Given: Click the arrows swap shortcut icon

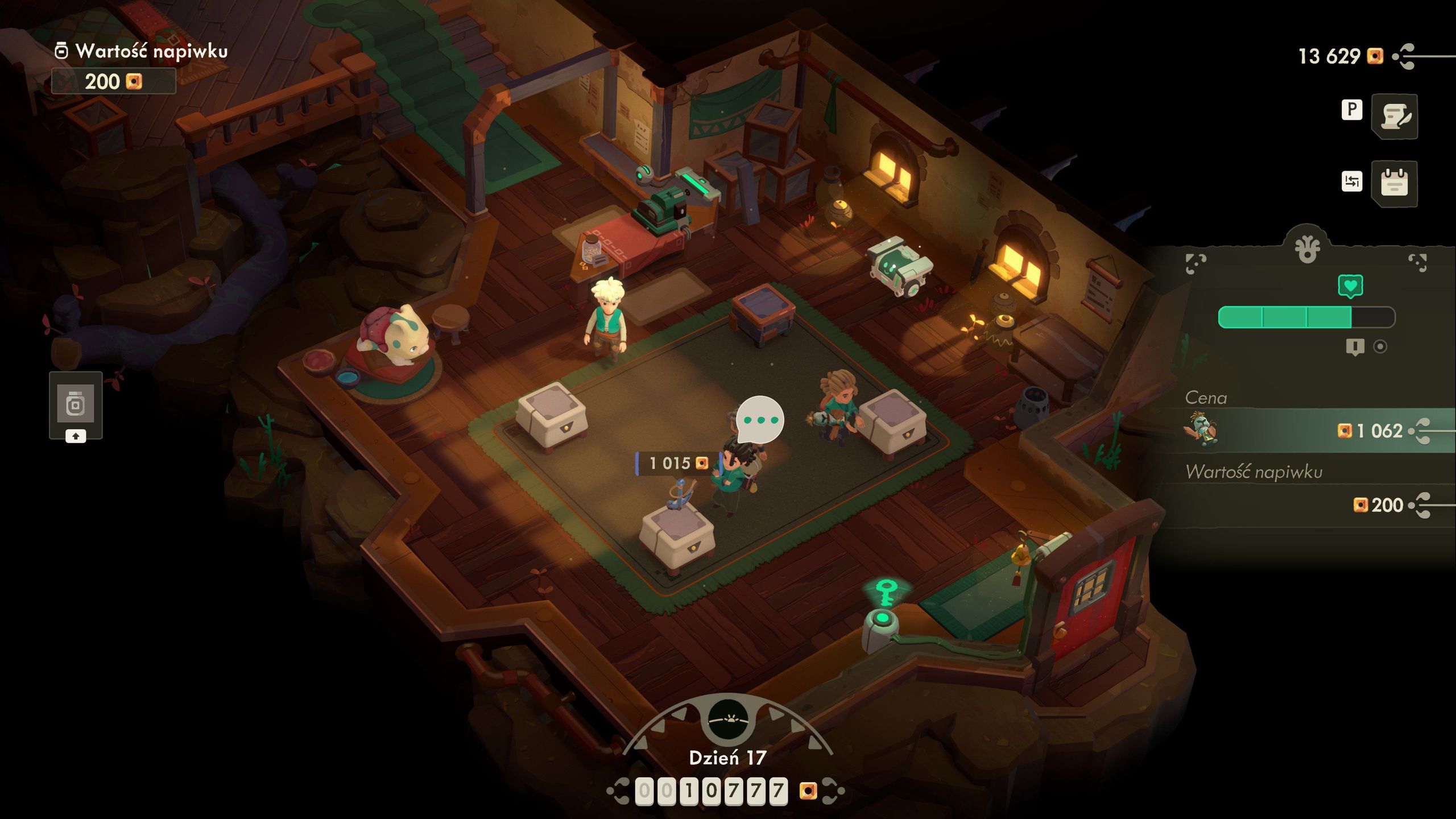Looking at the screenshot, I should click(1352, 181).
